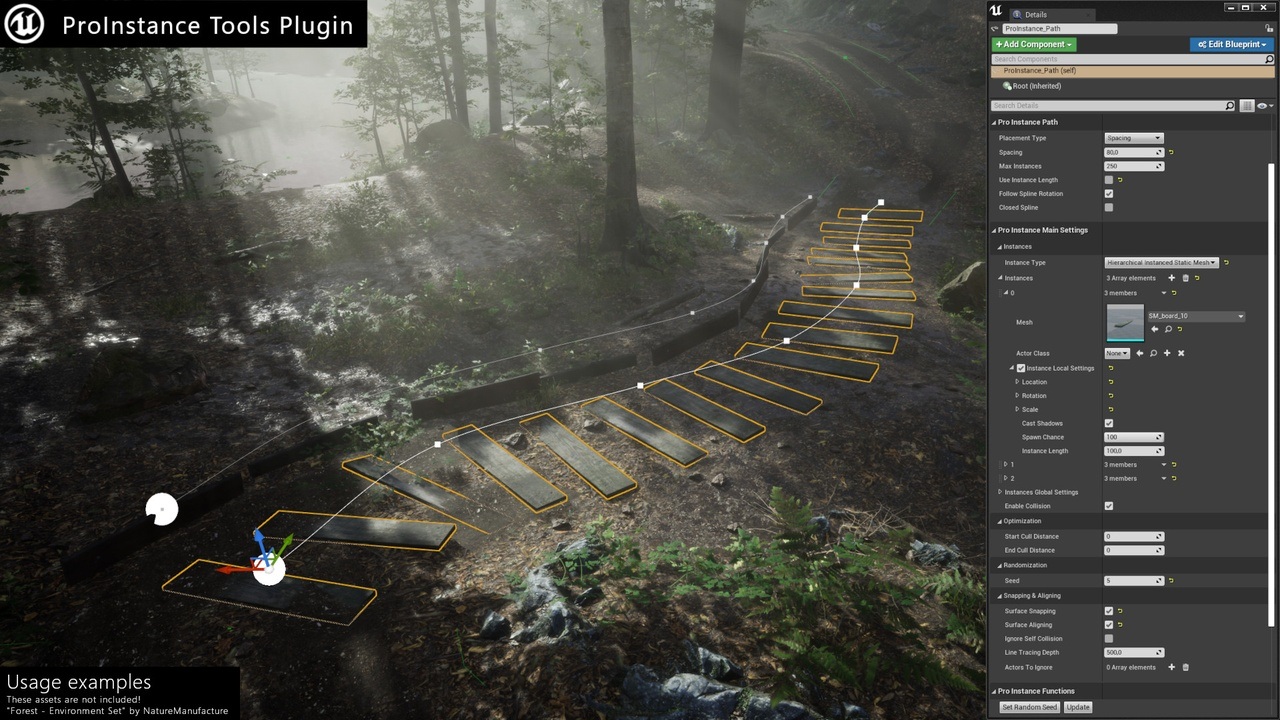Clear the Actor Class using the X icon

[1181, 353]
